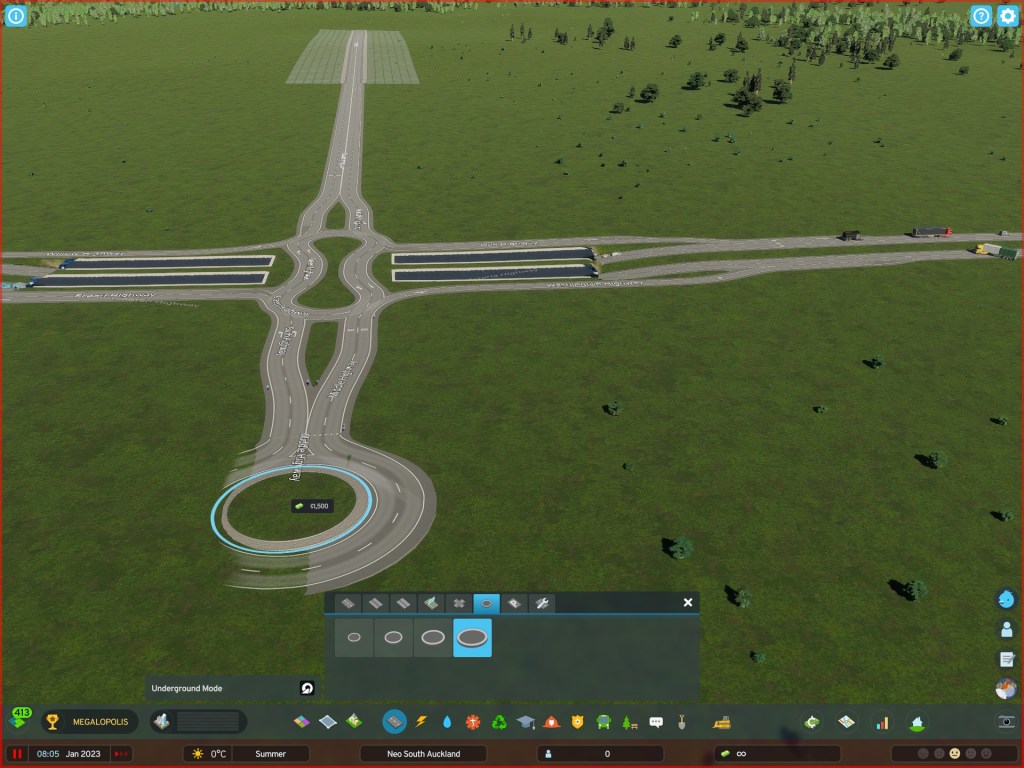Open the Water & Sewage menu
This screenshot has height=768, width=1024.
pyautogui.click(x=447, y=721)
